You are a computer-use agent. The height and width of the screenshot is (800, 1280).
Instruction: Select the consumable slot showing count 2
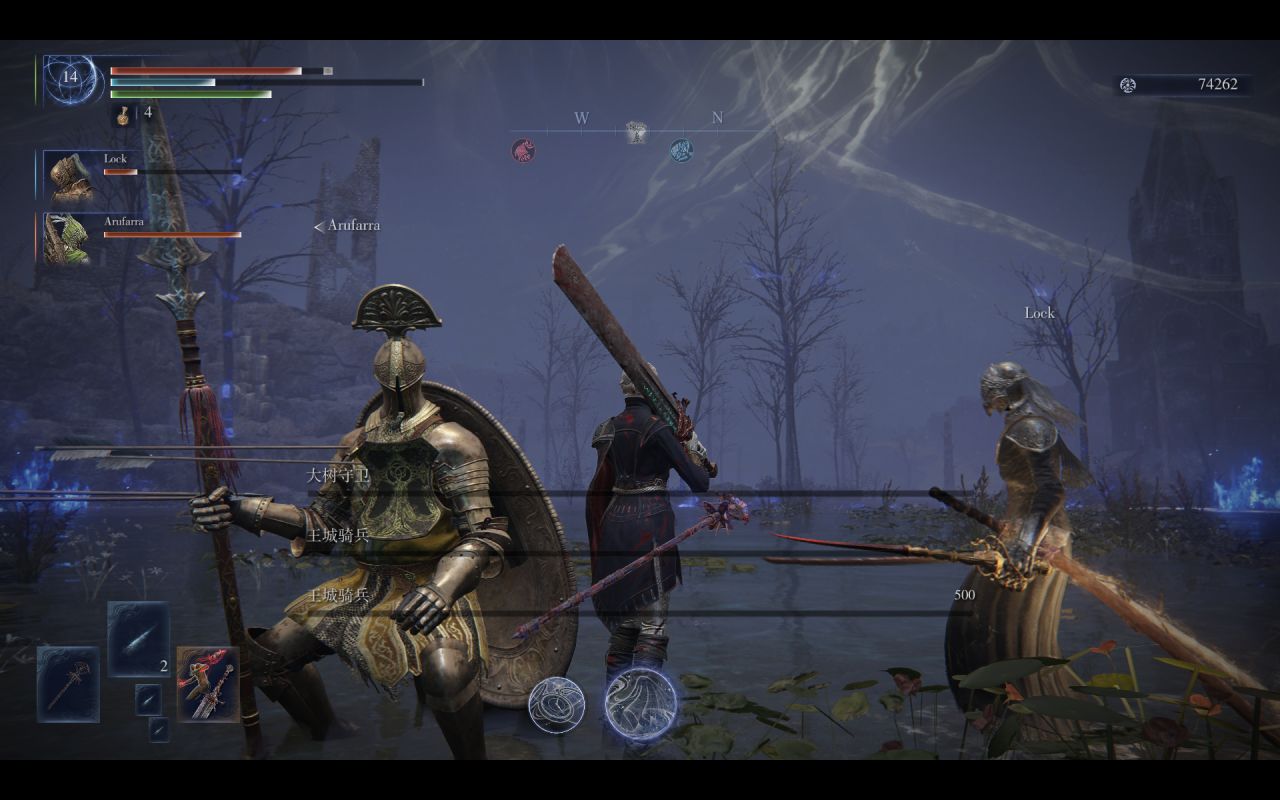(x=138, y=639)
